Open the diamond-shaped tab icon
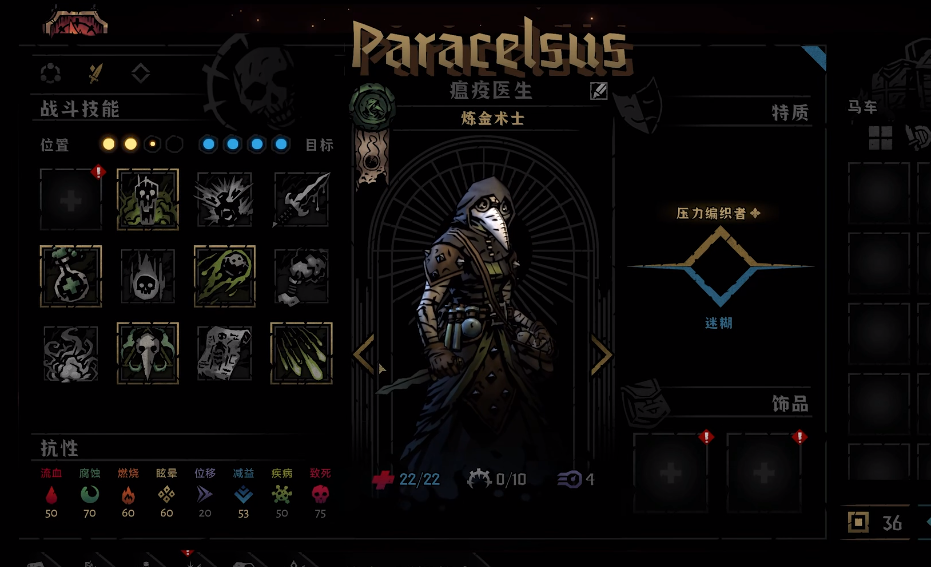 141,72
